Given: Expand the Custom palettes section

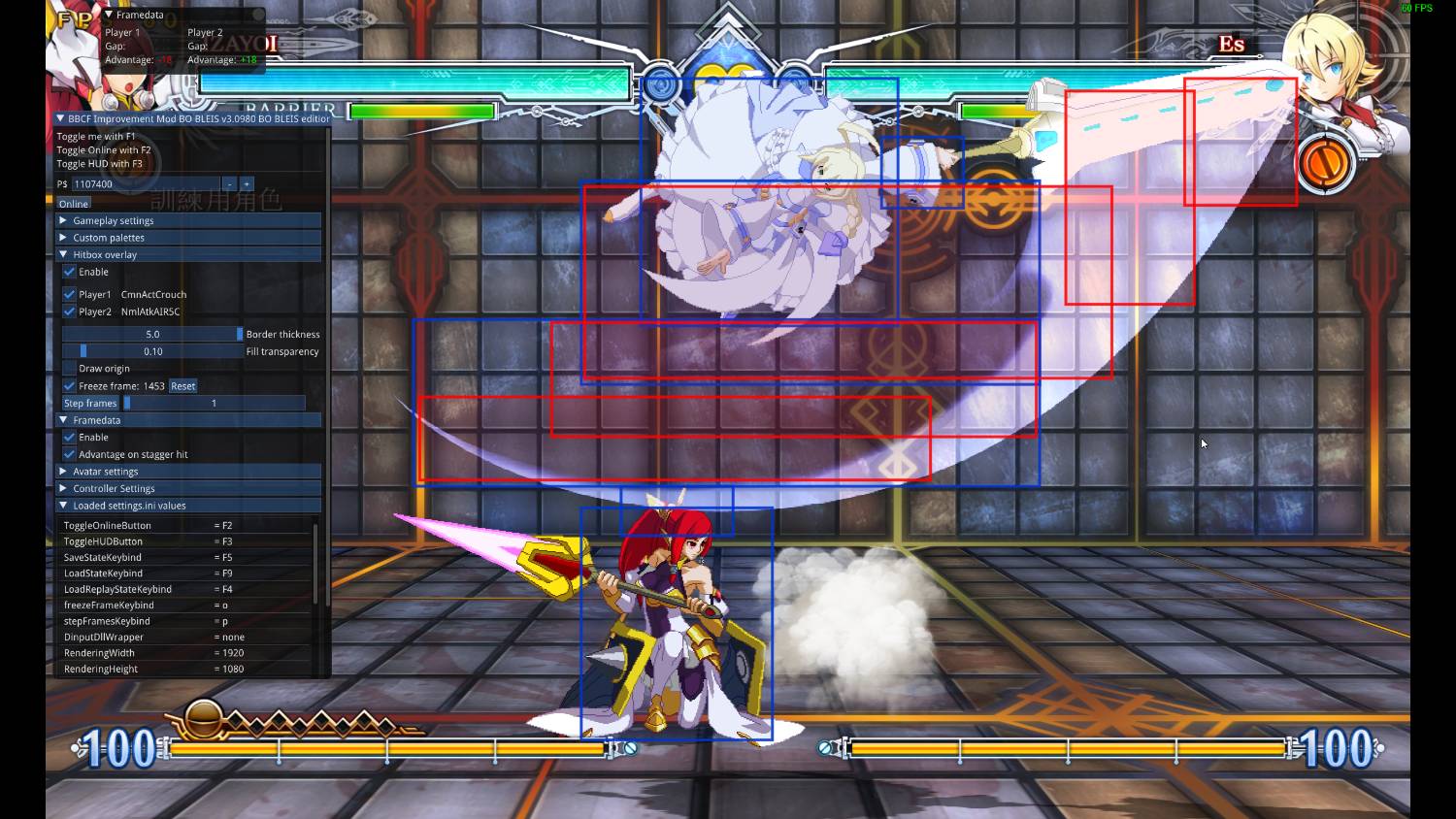Looking at the screenshot, I should pyautogui.click(x=107, y=237).
